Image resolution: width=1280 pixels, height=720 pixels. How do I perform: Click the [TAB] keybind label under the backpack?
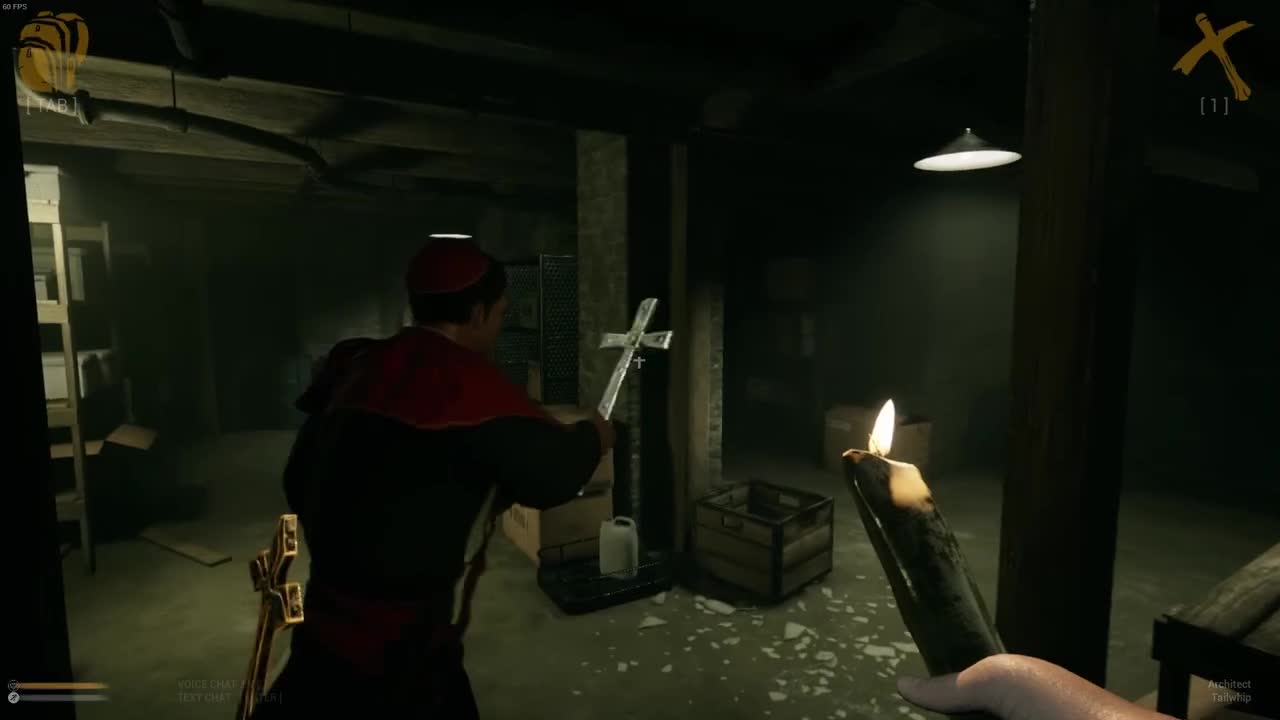tap(52, 103)
